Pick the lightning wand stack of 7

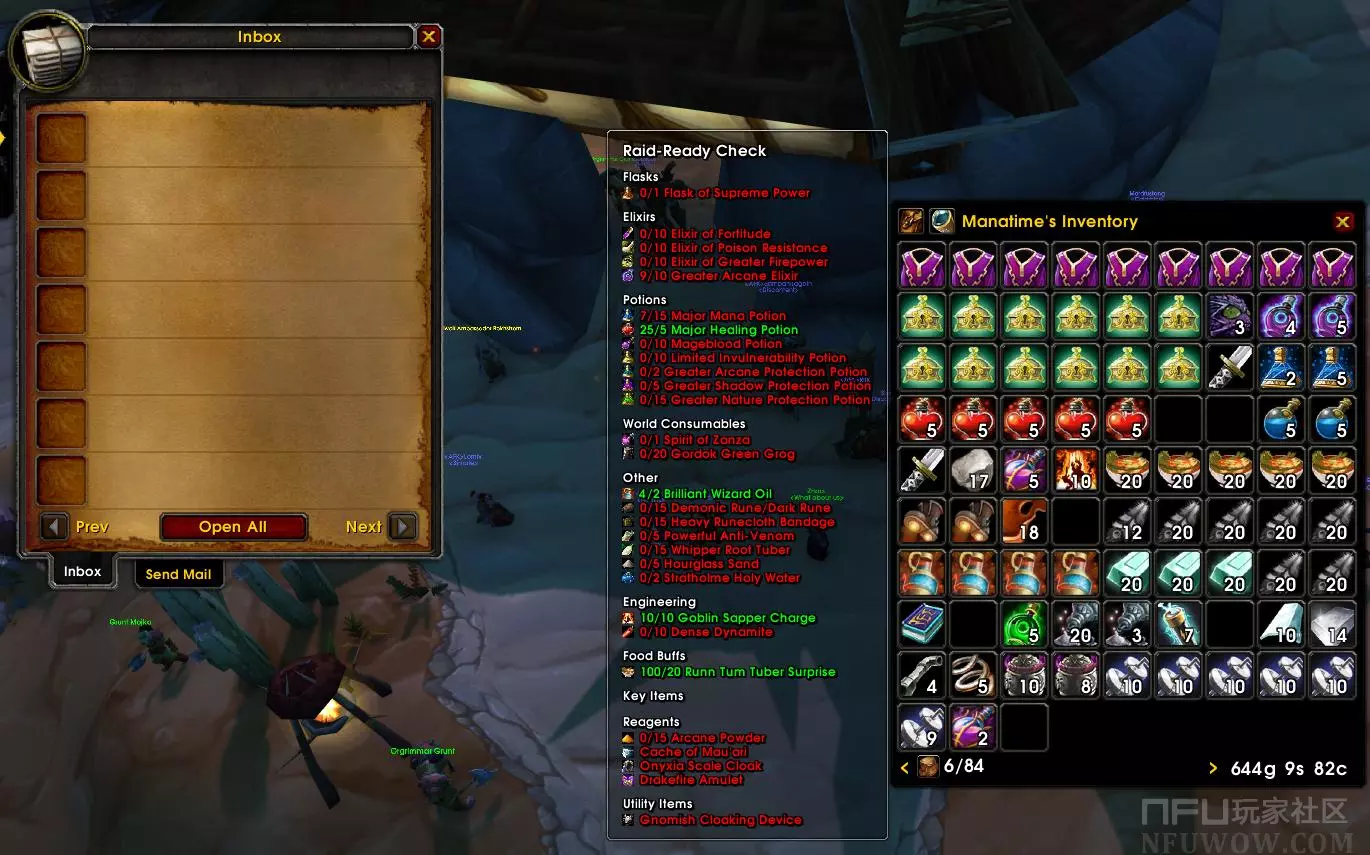[1178, 624]
